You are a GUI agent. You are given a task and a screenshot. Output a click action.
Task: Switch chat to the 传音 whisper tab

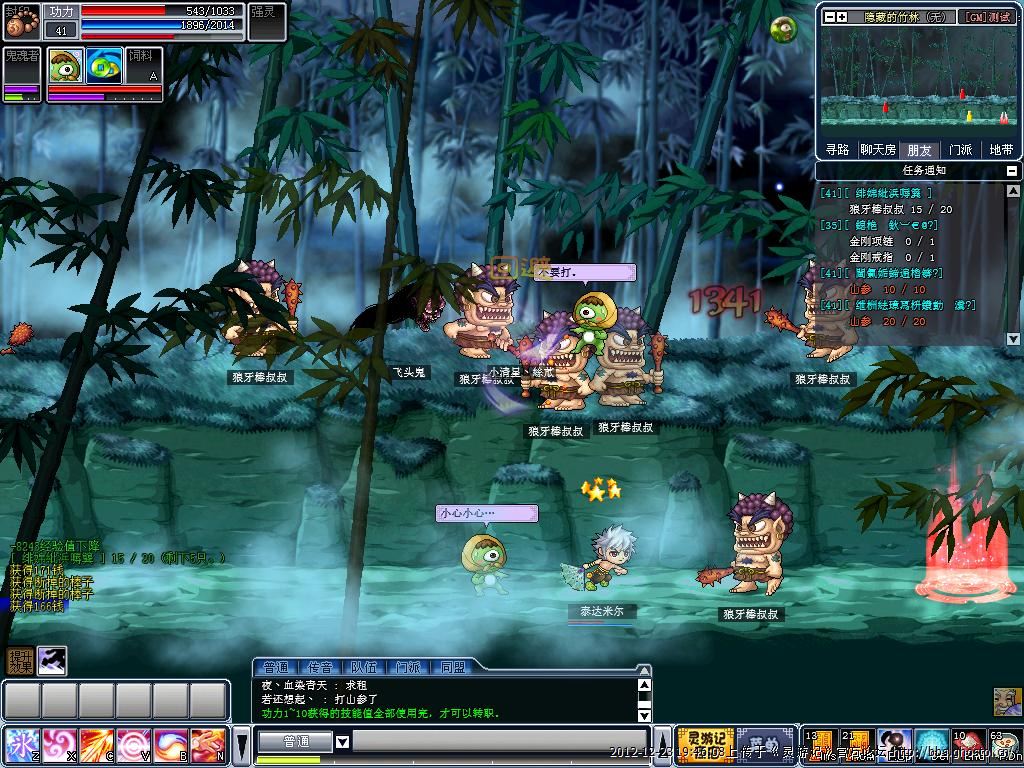(319, 667)
